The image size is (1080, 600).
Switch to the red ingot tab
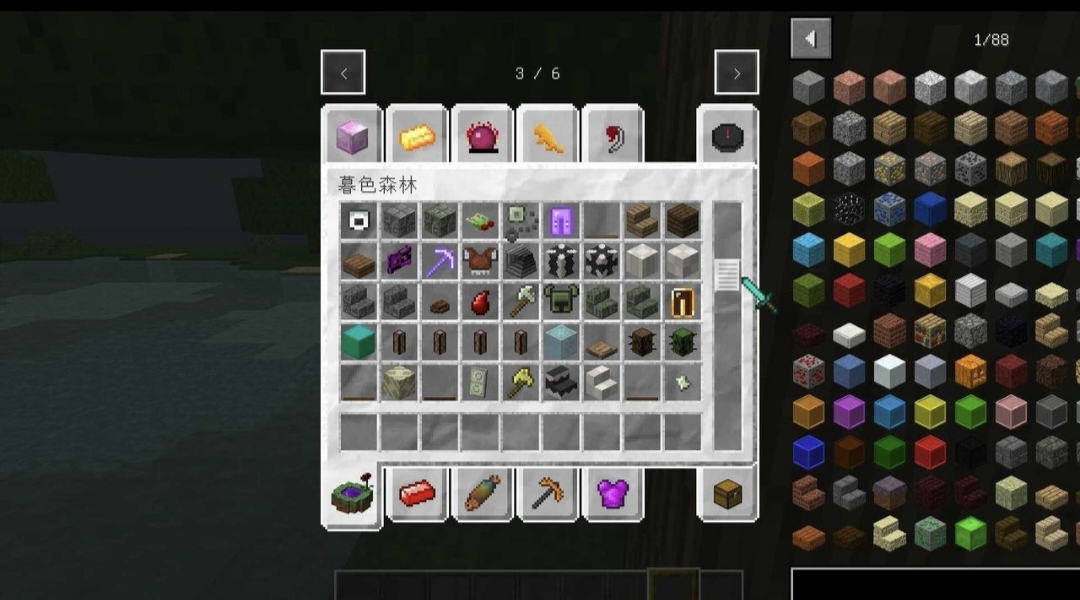[x=417, y=494]
